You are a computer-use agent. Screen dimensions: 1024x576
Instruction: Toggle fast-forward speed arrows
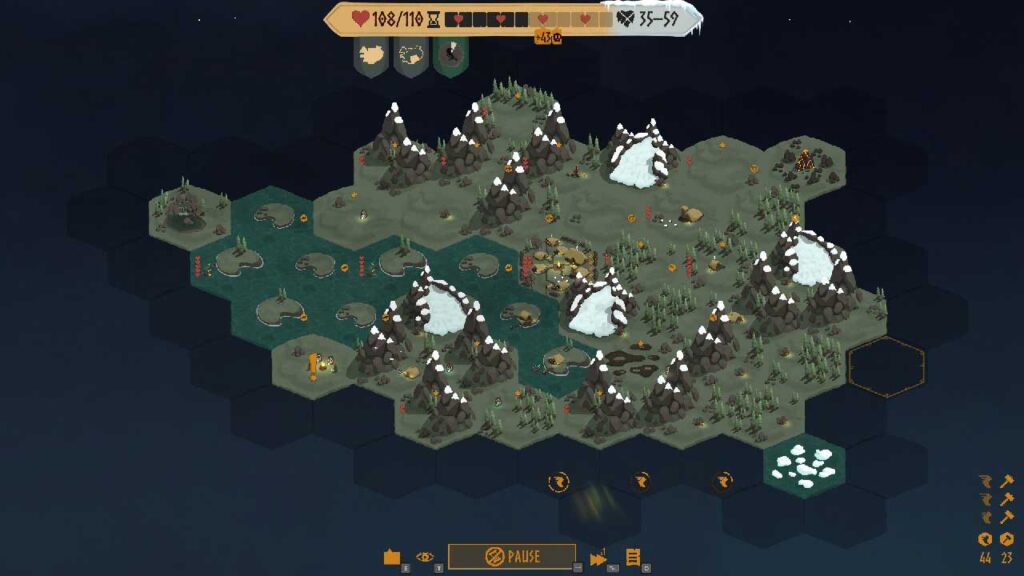pos(598,557)
